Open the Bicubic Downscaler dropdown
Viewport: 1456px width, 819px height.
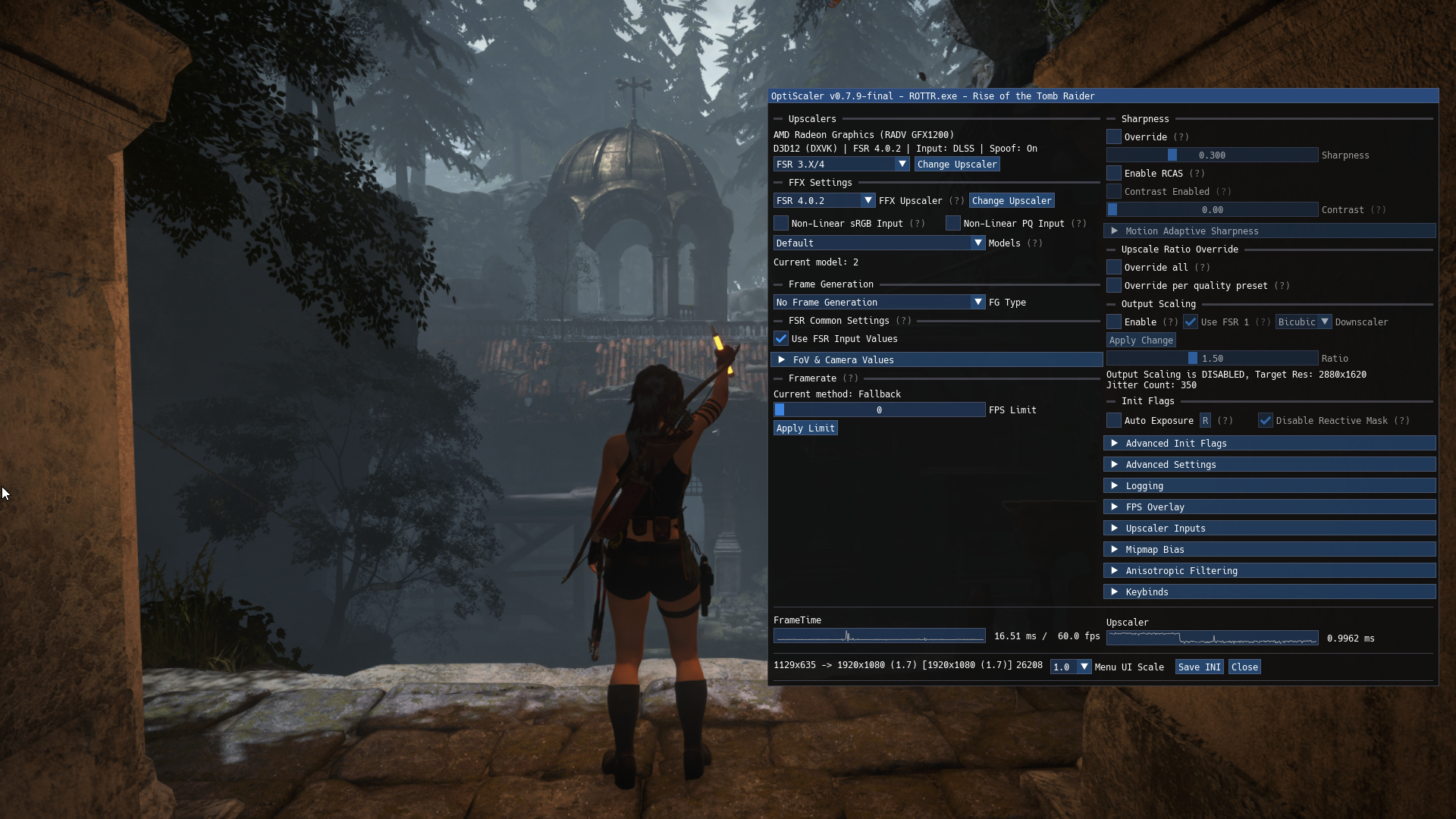(x=1304, y=322)
